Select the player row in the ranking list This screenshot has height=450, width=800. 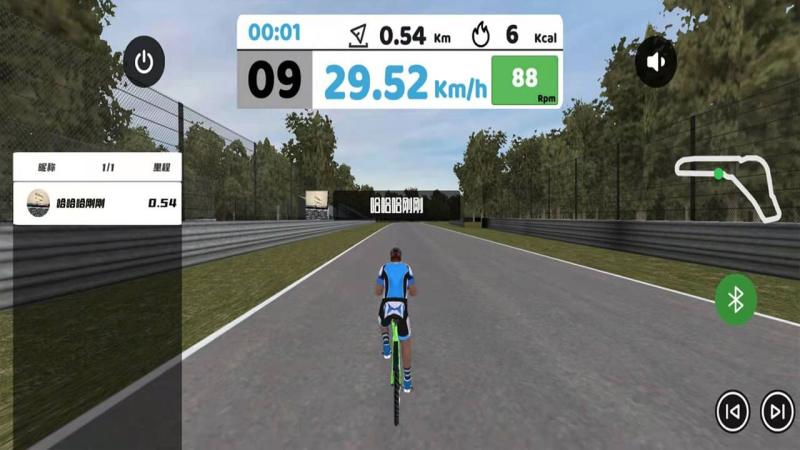97,204
